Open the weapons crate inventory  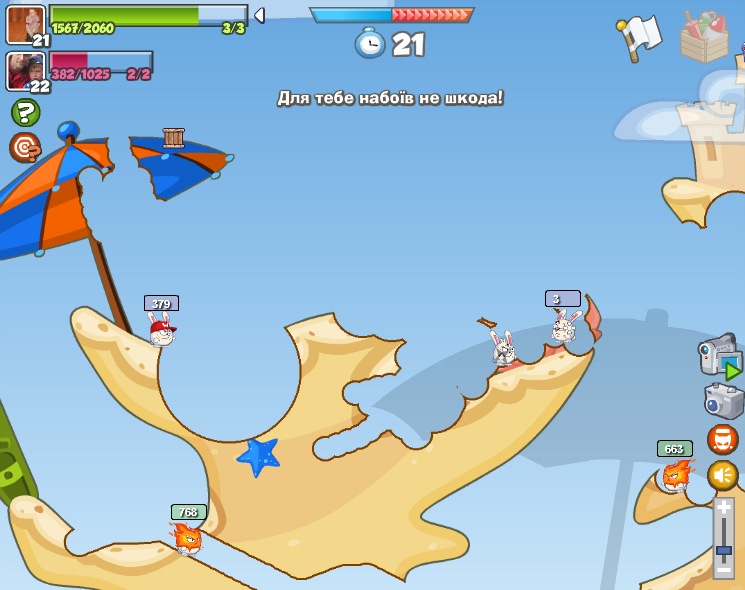click(x=705, y=38)
